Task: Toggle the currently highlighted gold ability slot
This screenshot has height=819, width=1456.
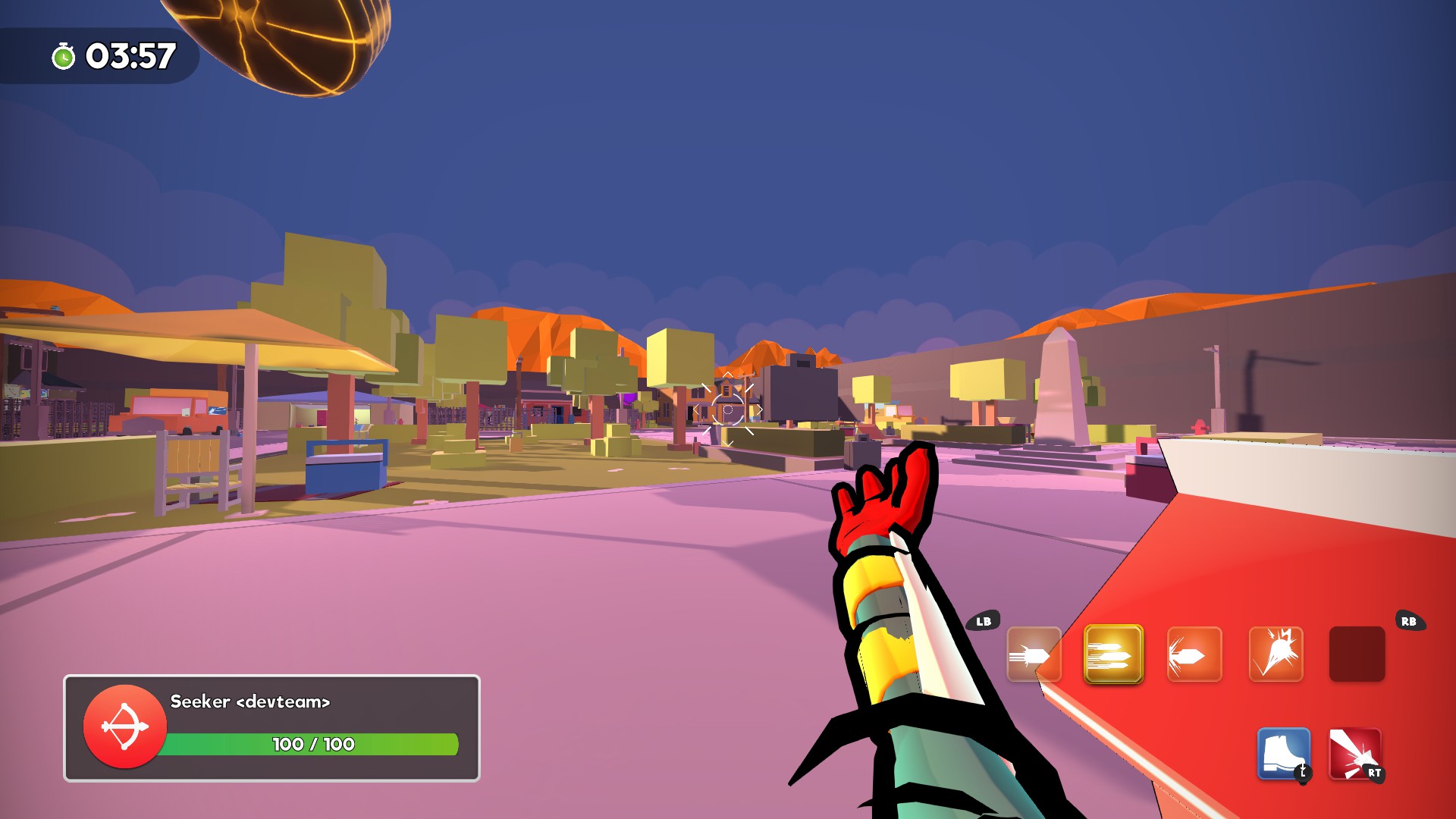Action: pyautogui.click(x=1113, y=653)
